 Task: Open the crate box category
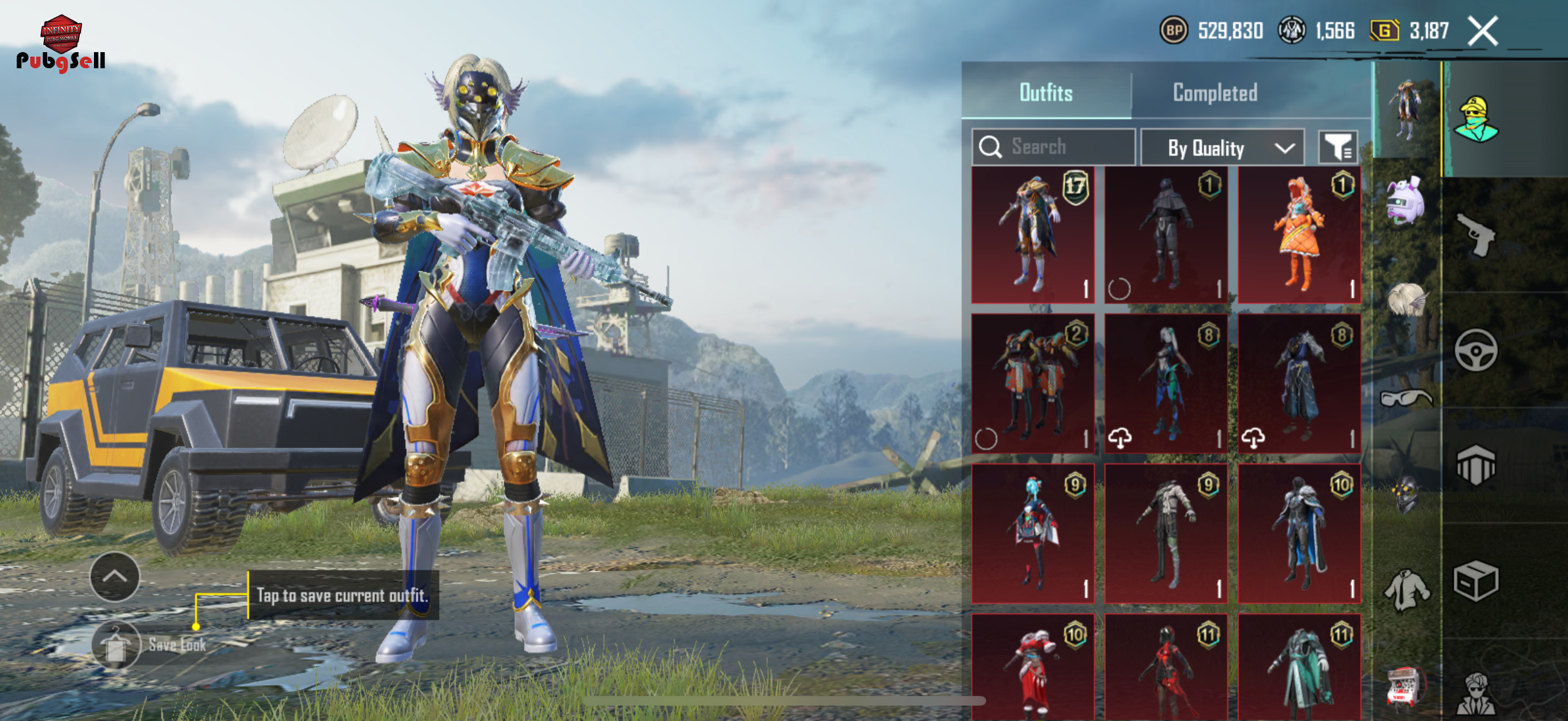(x=1475, y=581)
